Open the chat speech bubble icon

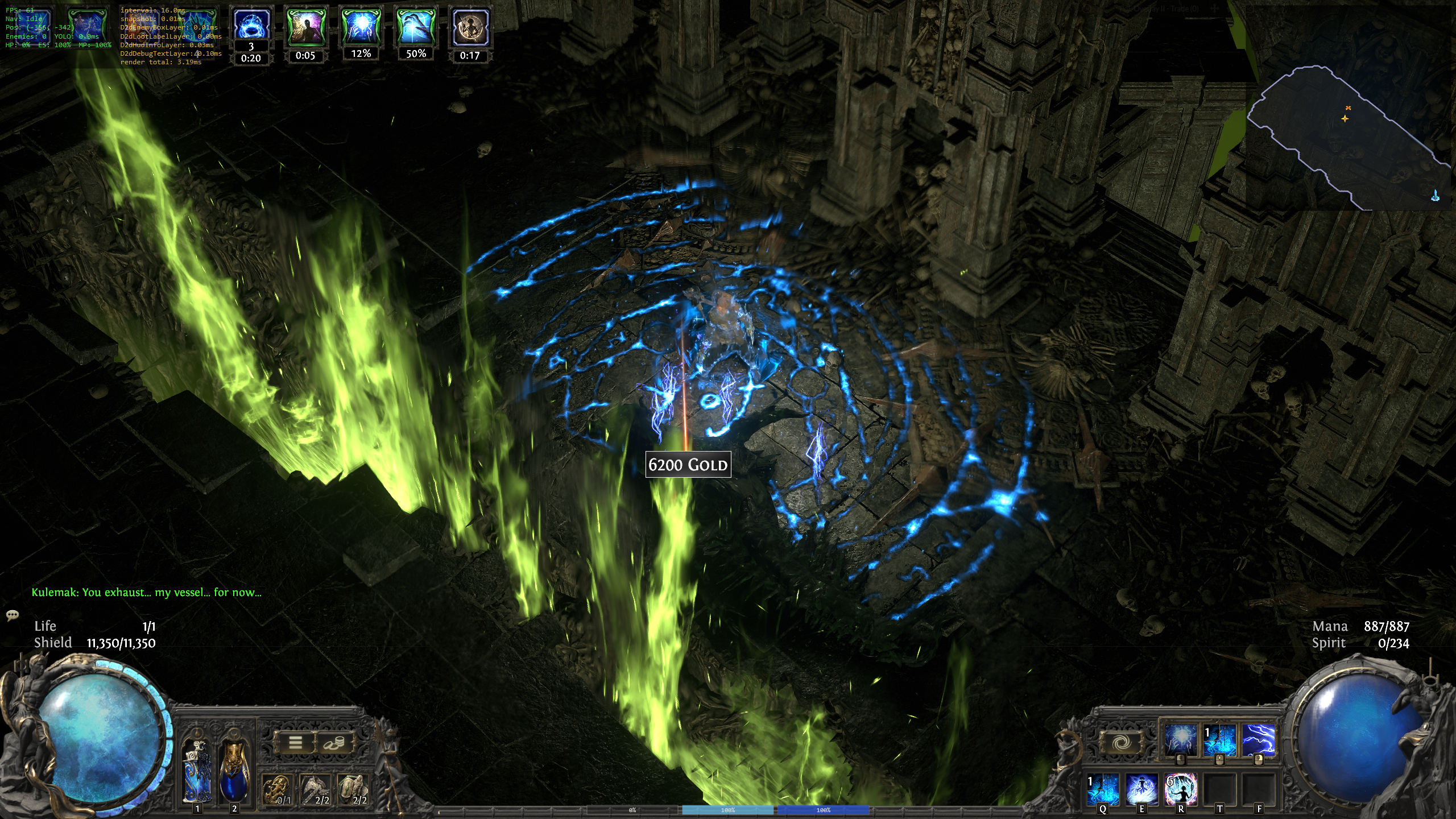pyautogui.click(x=13, y=615)
